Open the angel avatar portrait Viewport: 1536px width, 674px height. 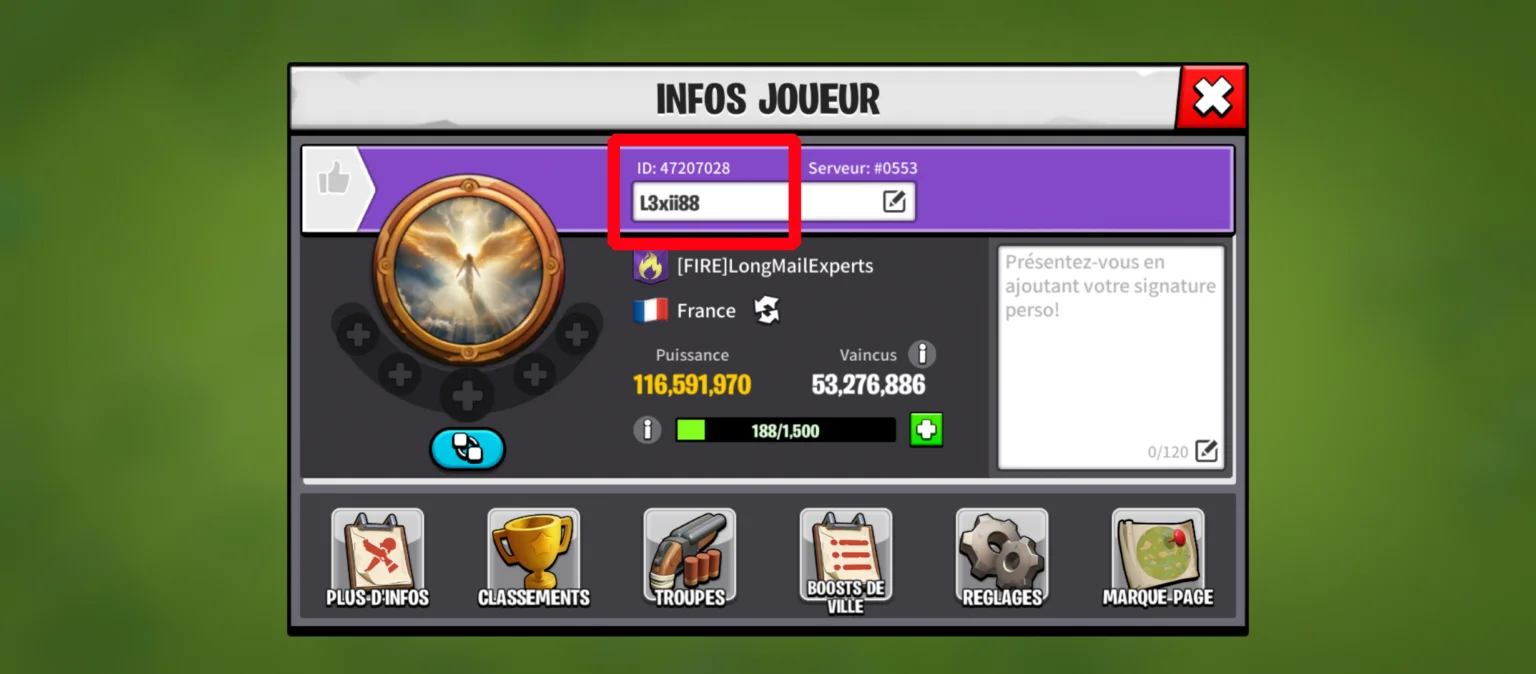[x=468, y=268]
